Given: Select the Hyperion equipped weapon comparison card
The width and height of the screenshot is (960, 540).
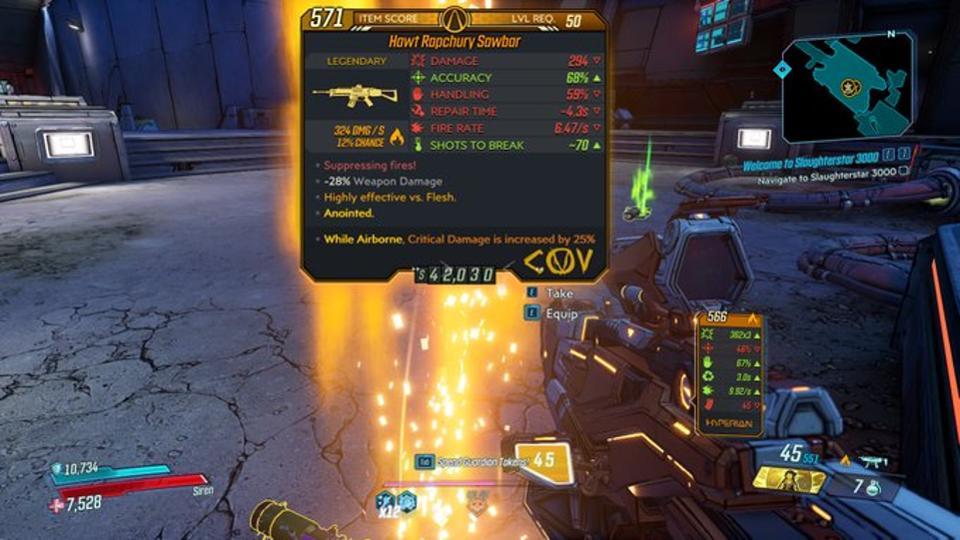Looking at the screenshot, I should (x=729, y=373).
